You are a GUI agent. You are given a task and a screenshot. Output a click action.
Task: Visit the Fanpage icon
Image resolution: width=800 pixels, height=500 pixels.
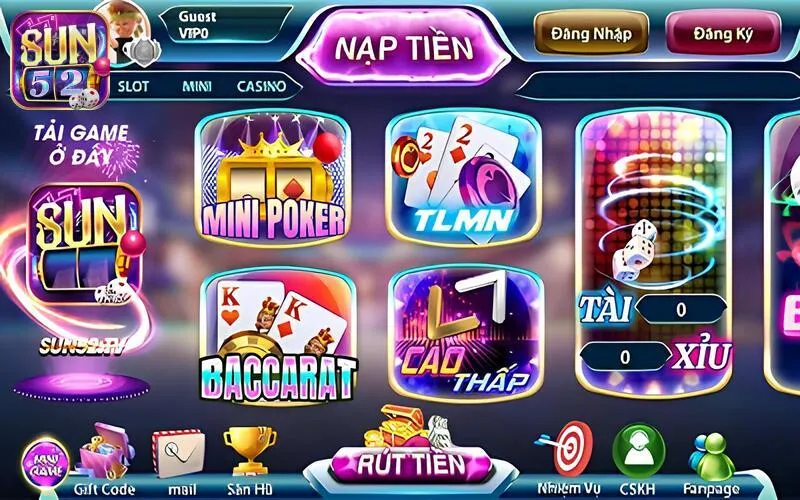[x=713, y=455]
